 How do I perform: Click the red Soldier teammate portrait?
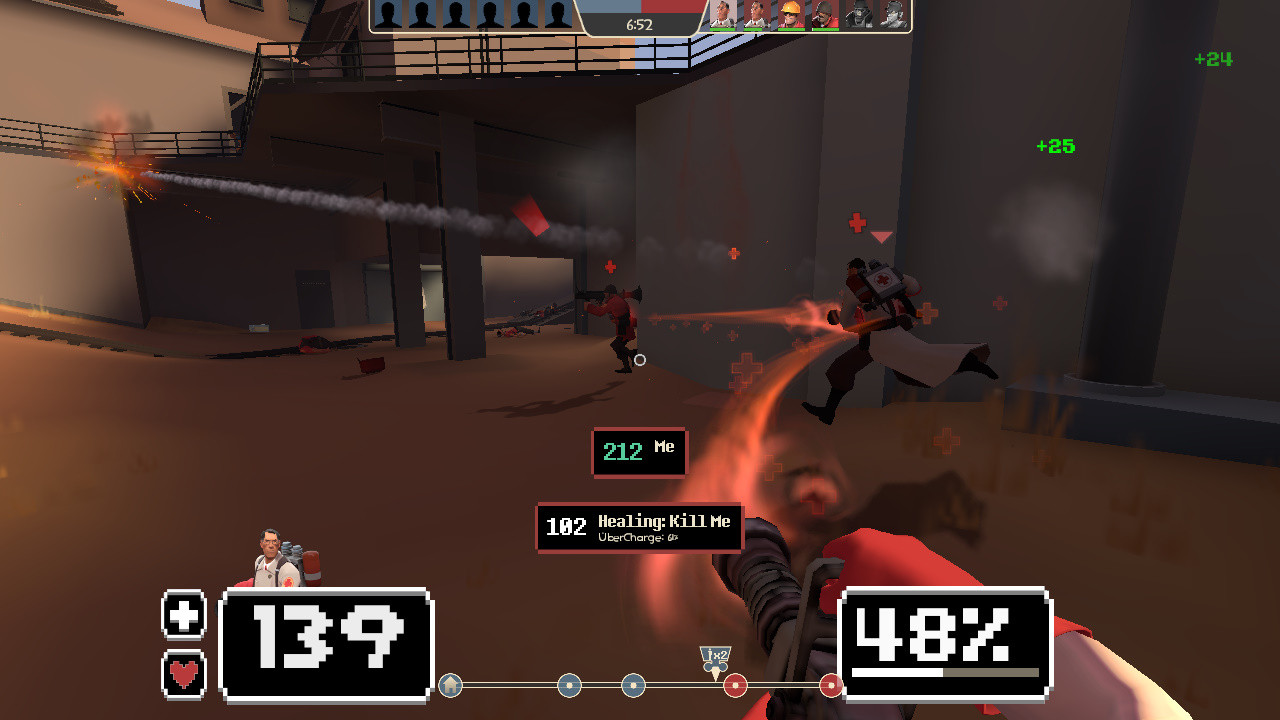click(x=822, y=16)
